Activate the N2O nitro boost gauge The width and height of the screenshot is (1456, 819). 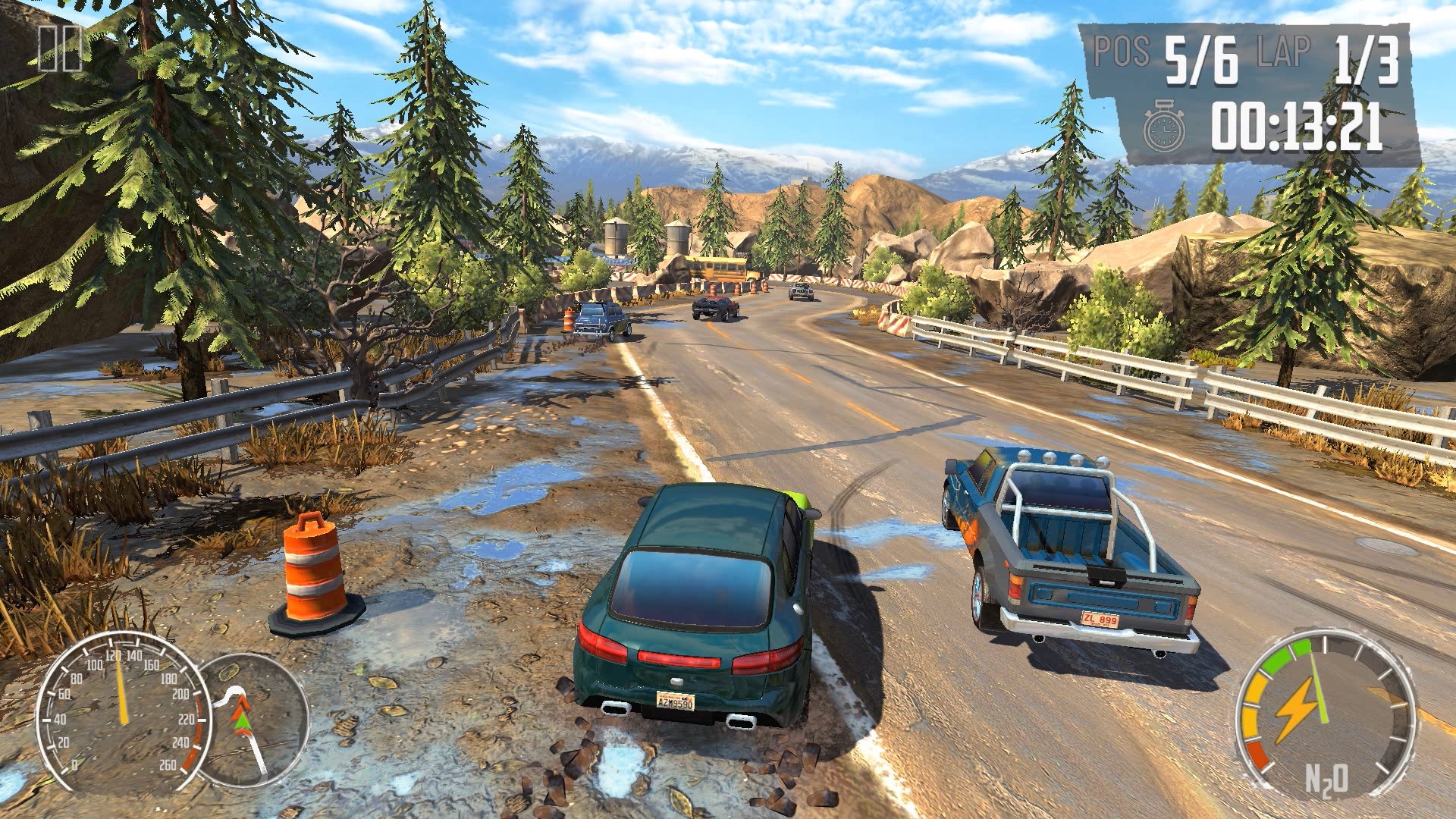tap(1325, 714)
